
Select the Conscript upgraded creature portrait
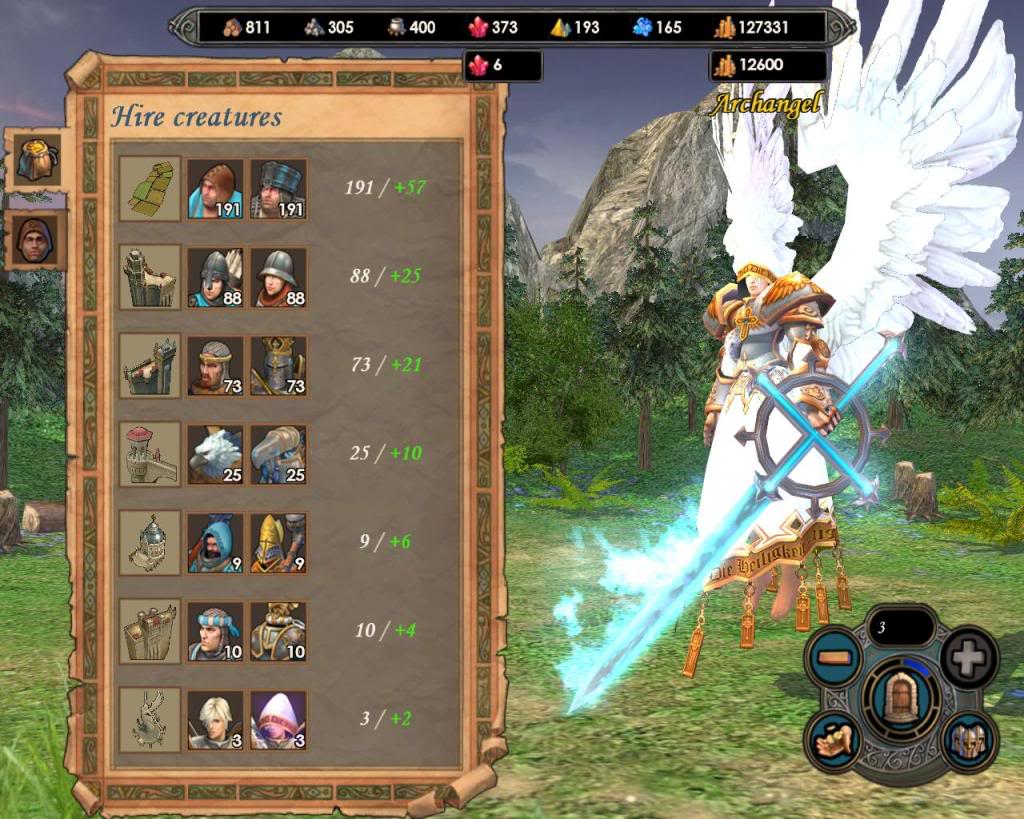[x=278, y=188]
